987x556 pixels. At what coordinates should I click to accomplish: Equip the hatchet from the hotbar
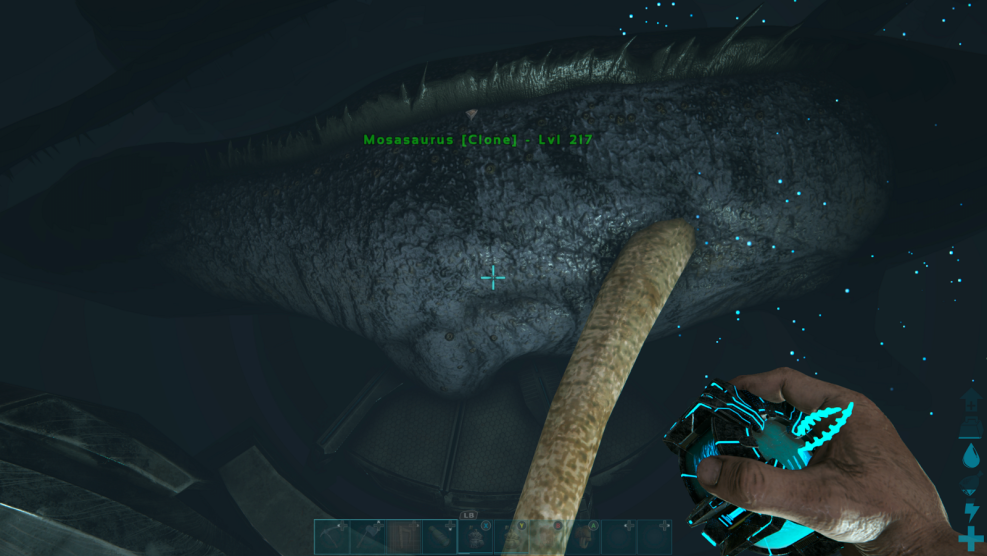[x=367, y=537]
